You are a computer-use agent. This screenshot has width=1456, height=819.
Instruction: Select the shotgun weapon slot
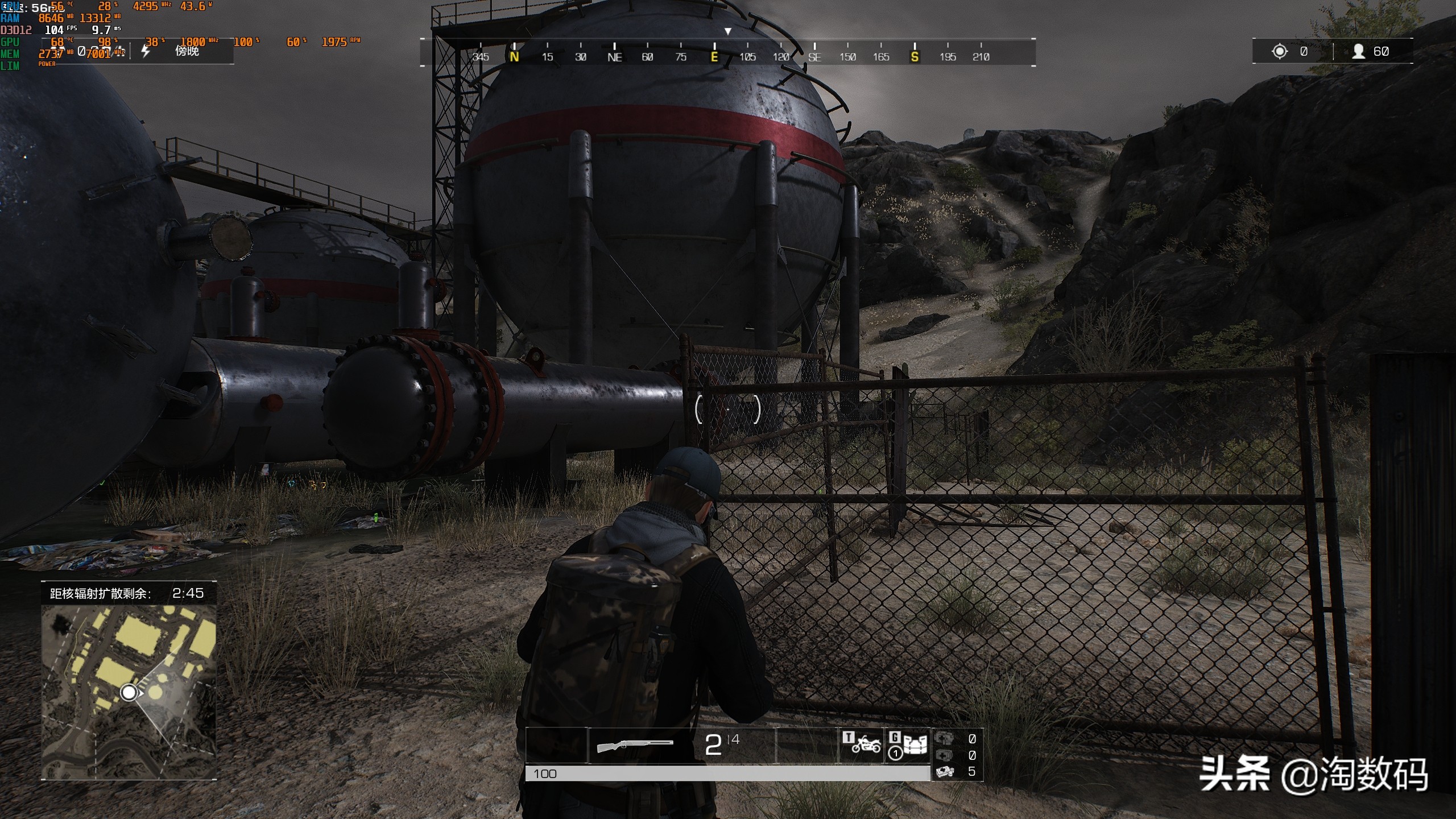tap(635, 744)
